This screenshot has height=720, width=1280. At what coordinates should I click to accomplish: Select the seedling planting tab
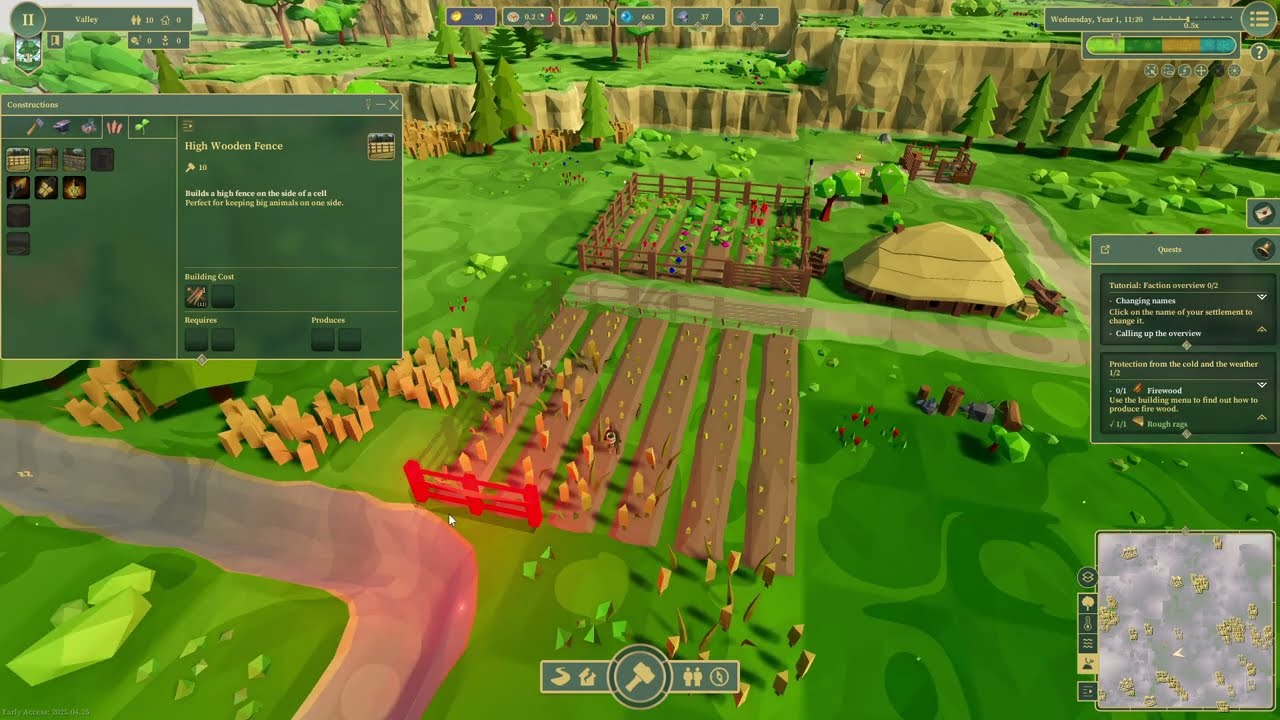[142, 127]
